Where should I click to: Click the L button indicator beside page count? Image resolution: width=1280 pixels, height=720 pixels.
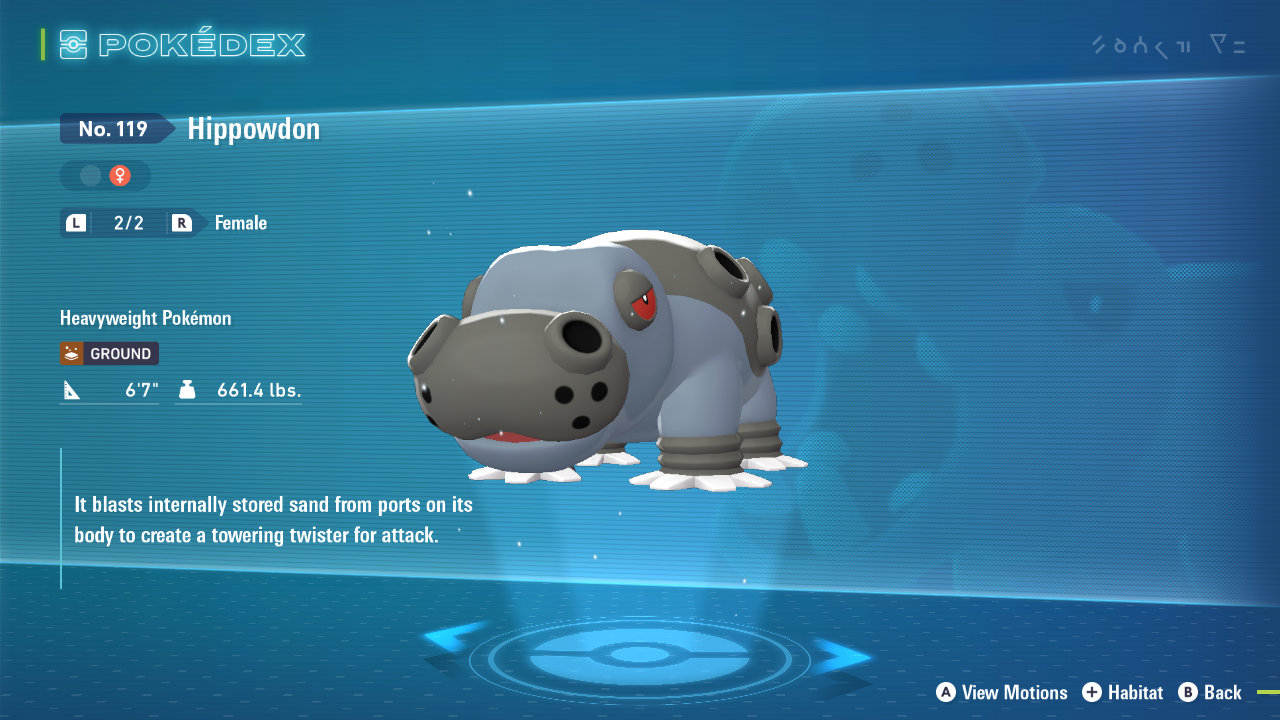[x=76, y=222]
